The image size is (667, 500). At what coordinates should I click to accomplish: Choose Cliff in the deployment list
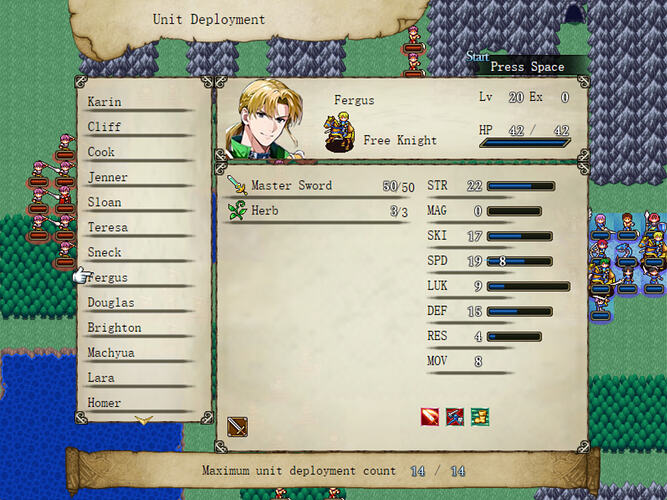[105, 127]
